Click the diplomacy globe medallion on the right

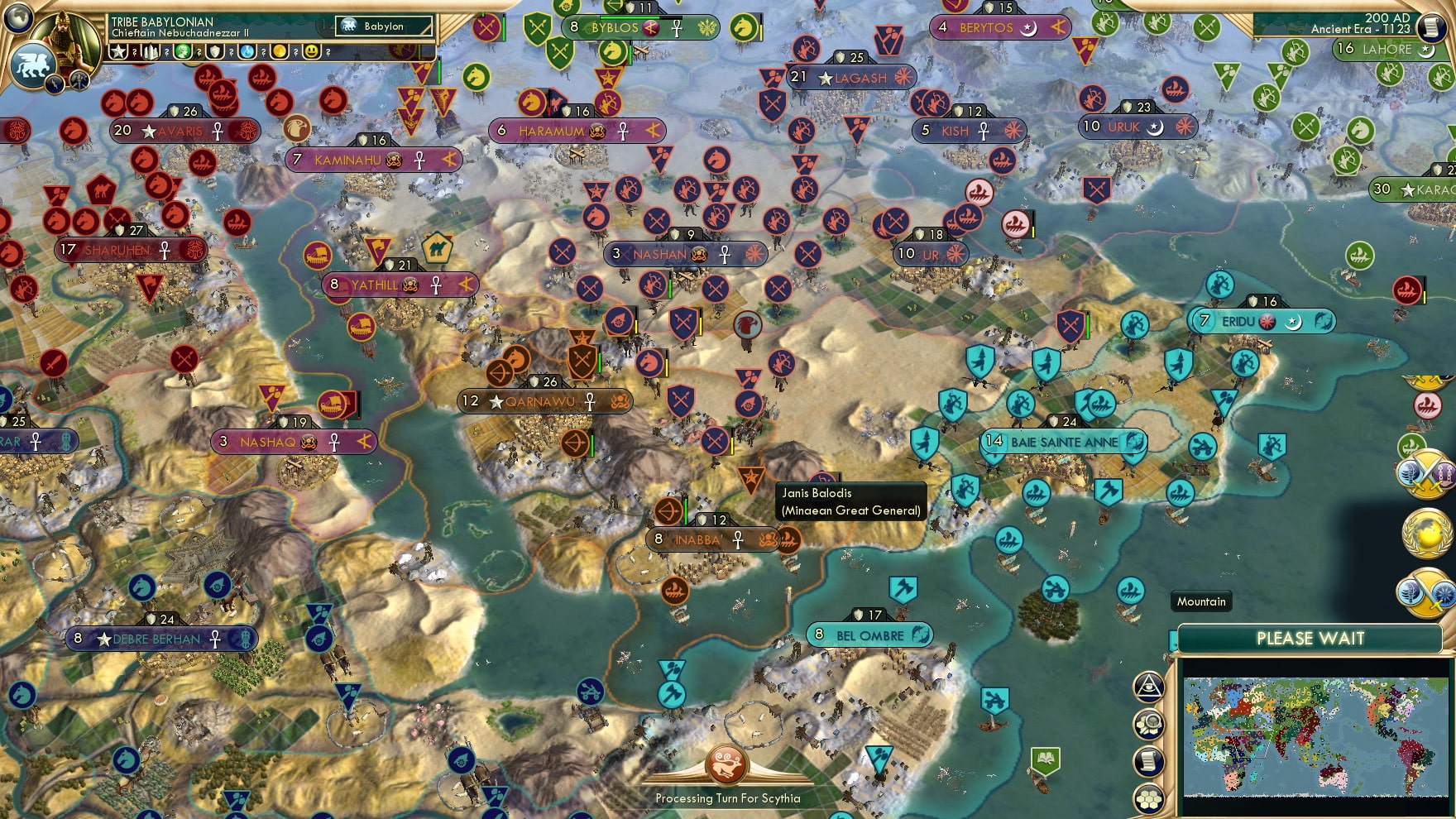pyautogui.click(x=1428, y=532)
